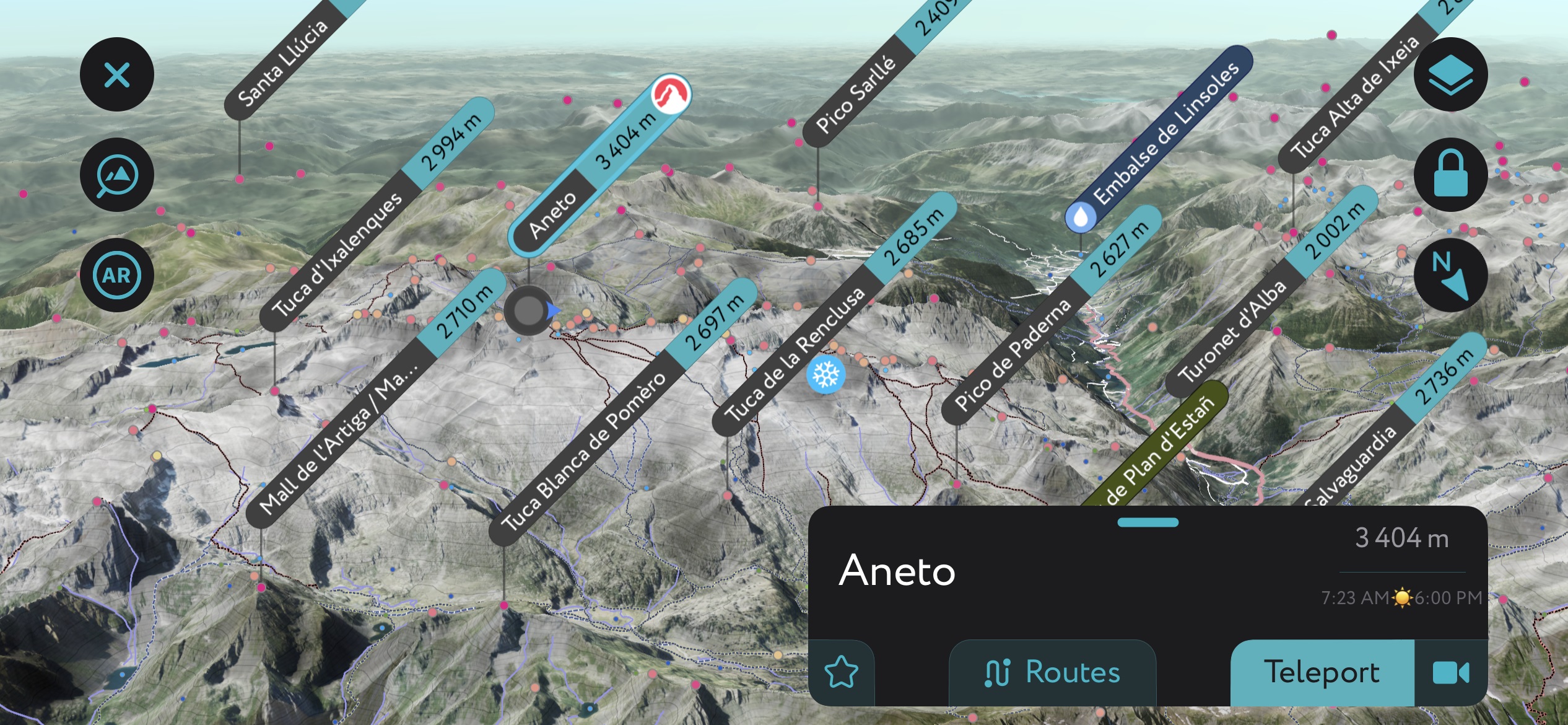The image size is (1568, 725).
Task: Open the map layers selector
Action: click(1451, 74)
